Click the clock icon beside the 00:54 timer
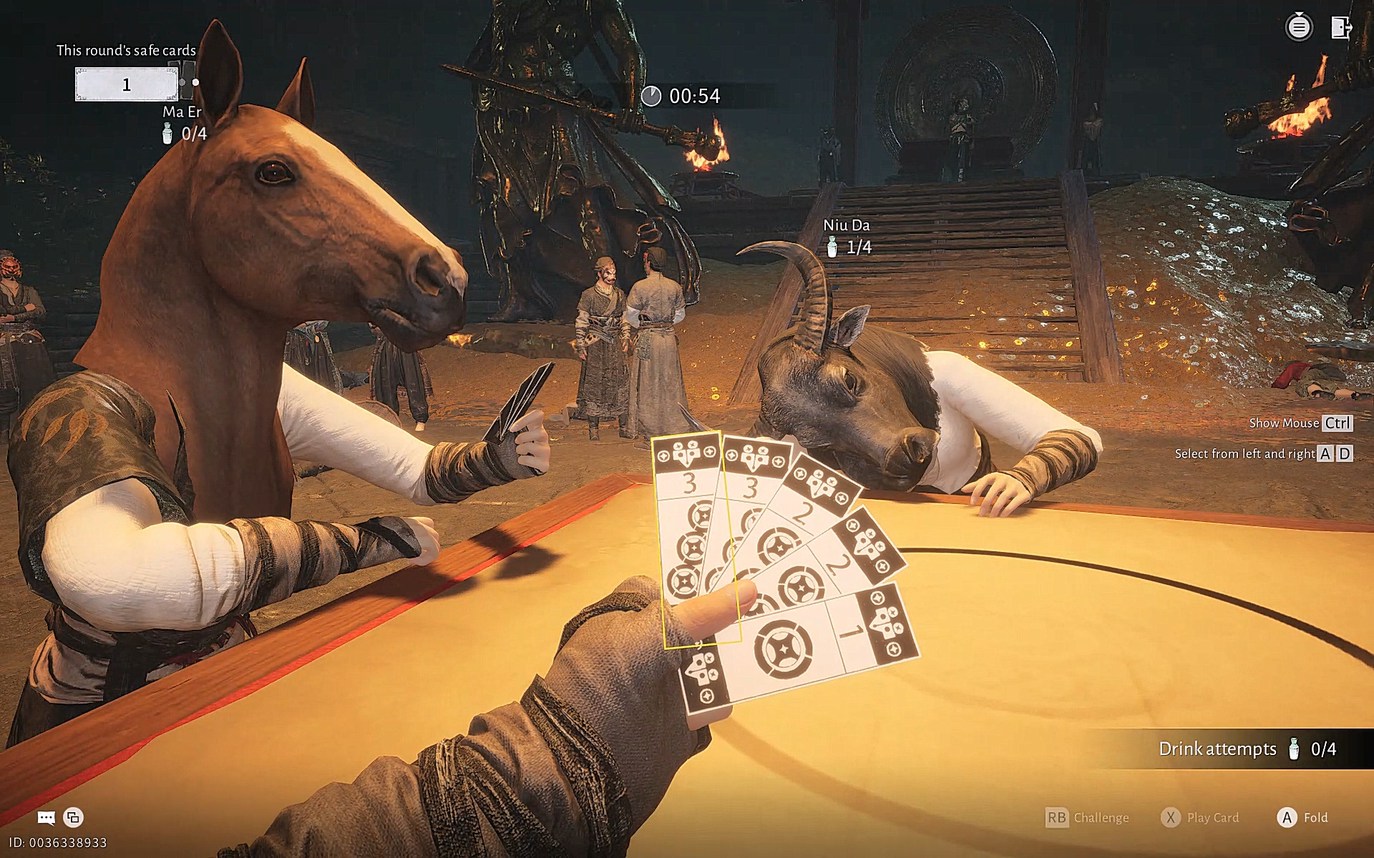Image resolution: width=1374 pixels, height=858 pixels. tap(651, 96)
